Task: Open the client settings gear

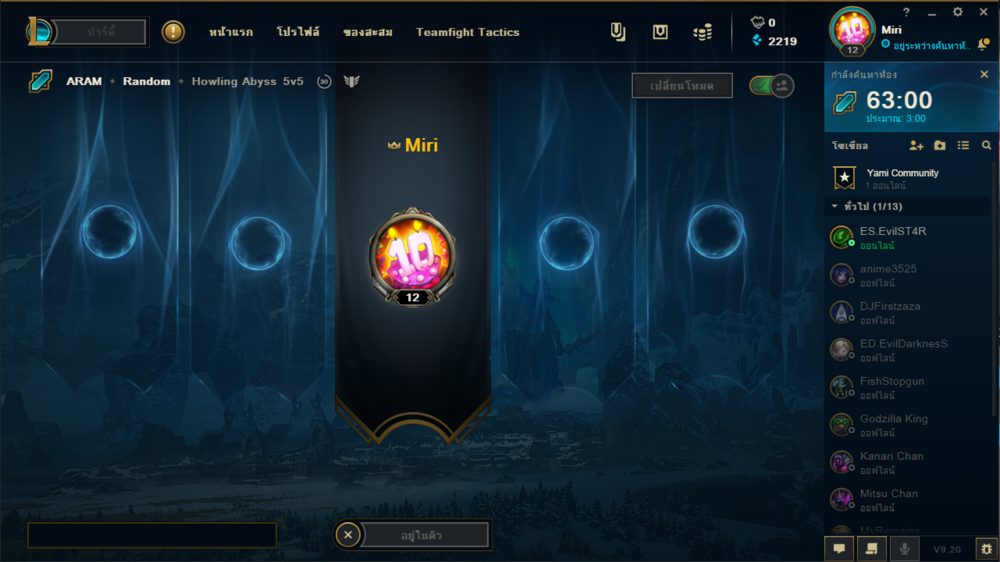Action: click(x=958, y=12)
